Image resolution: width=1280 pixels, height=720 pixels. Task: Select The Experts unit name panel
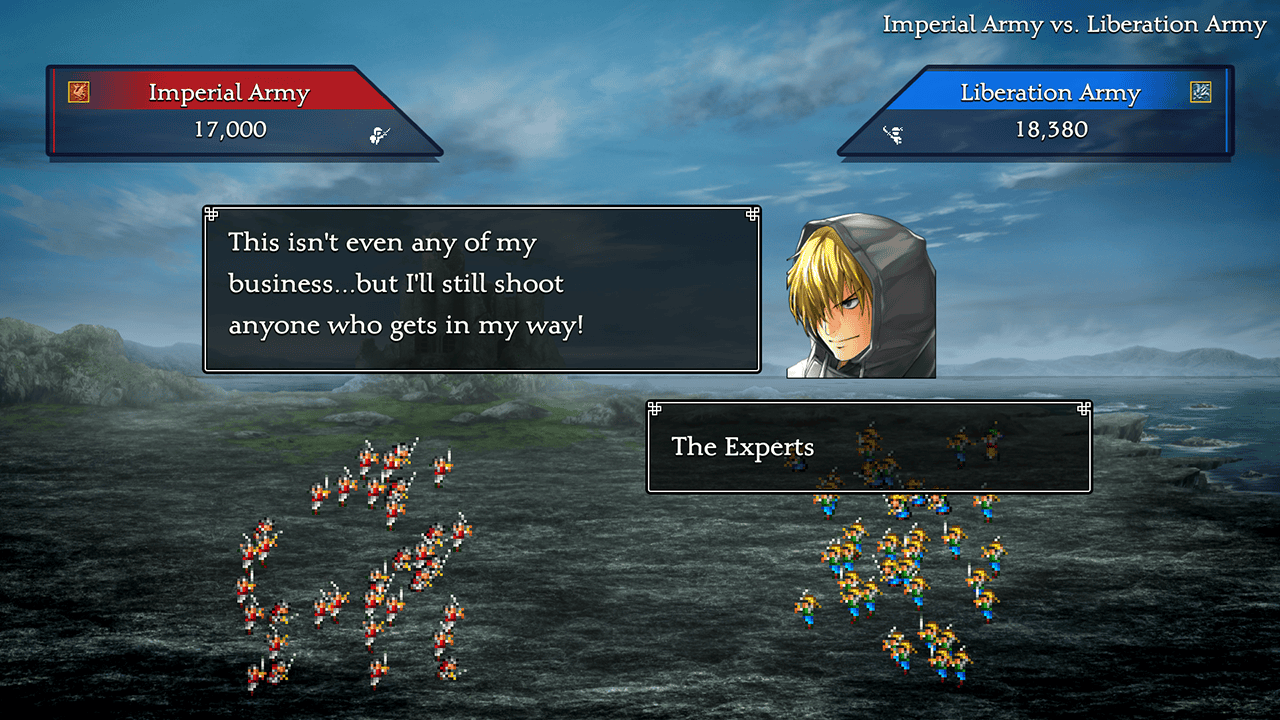(x=868, y=447)
